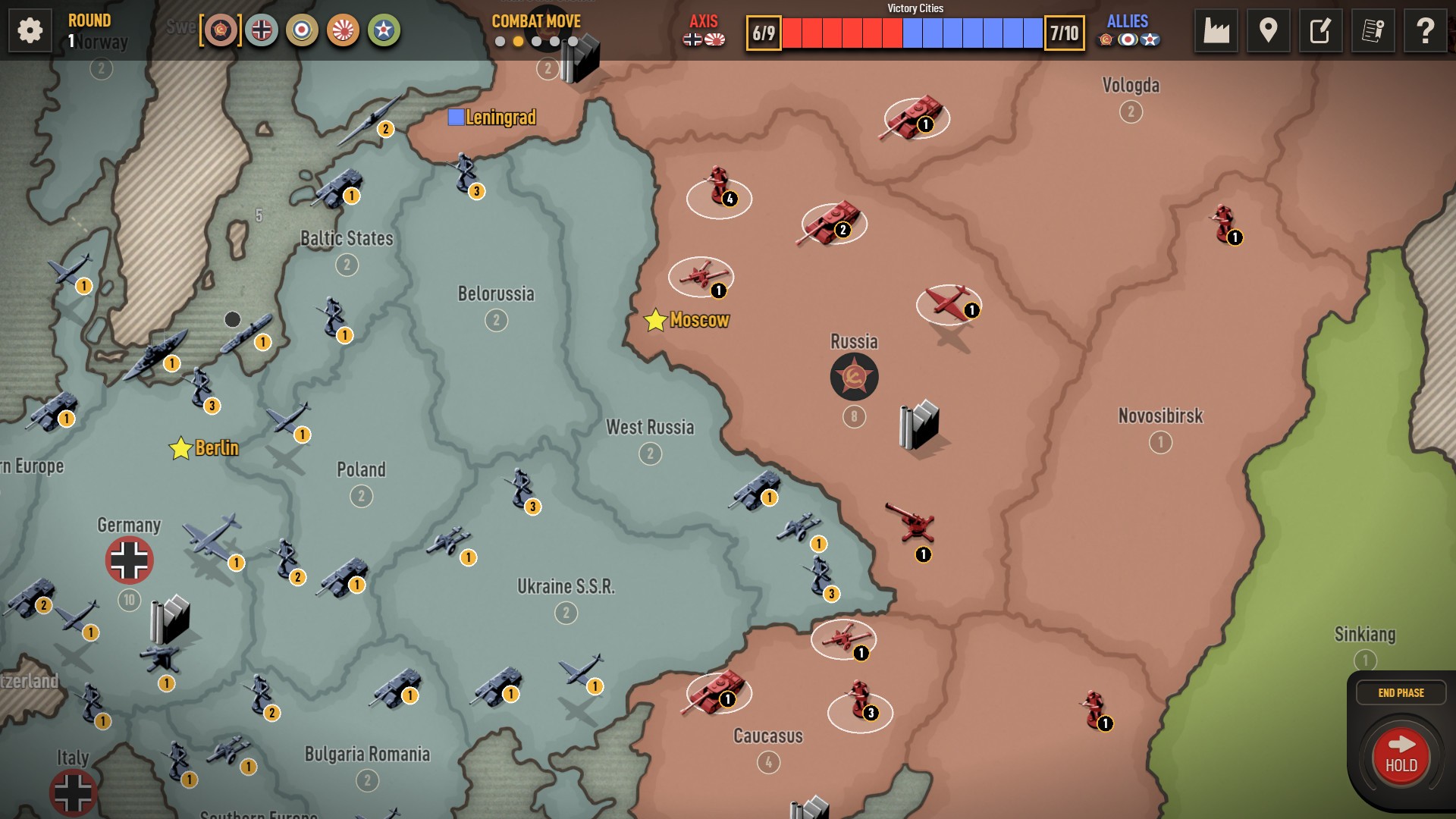Click the United States star emblem
The image size is (1456, 819).
point(384,30)
